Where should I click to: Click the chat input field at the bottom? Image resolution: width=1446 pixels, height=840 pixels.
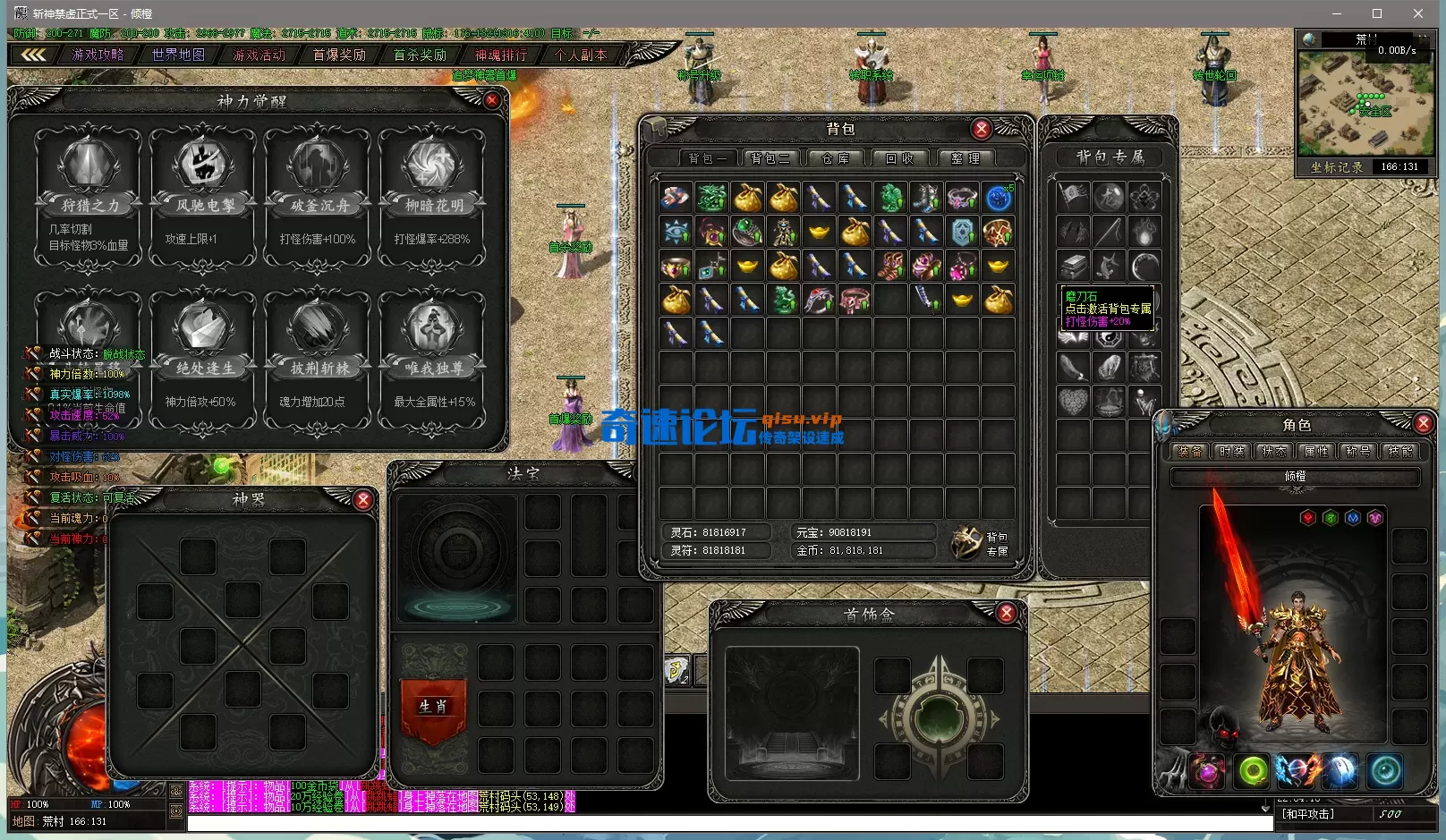pos(716,821)
